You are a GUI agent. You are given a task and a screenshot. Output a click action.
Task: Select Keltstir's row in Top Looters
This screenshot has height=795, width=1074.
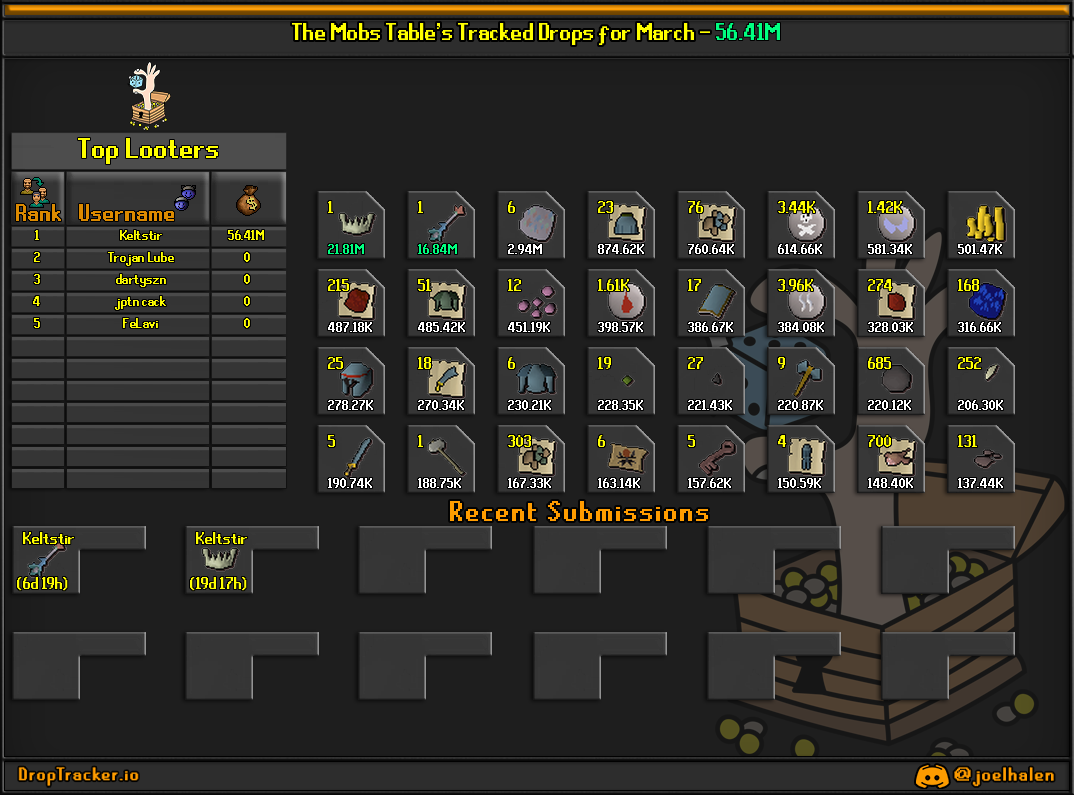(x=148, y=236)
